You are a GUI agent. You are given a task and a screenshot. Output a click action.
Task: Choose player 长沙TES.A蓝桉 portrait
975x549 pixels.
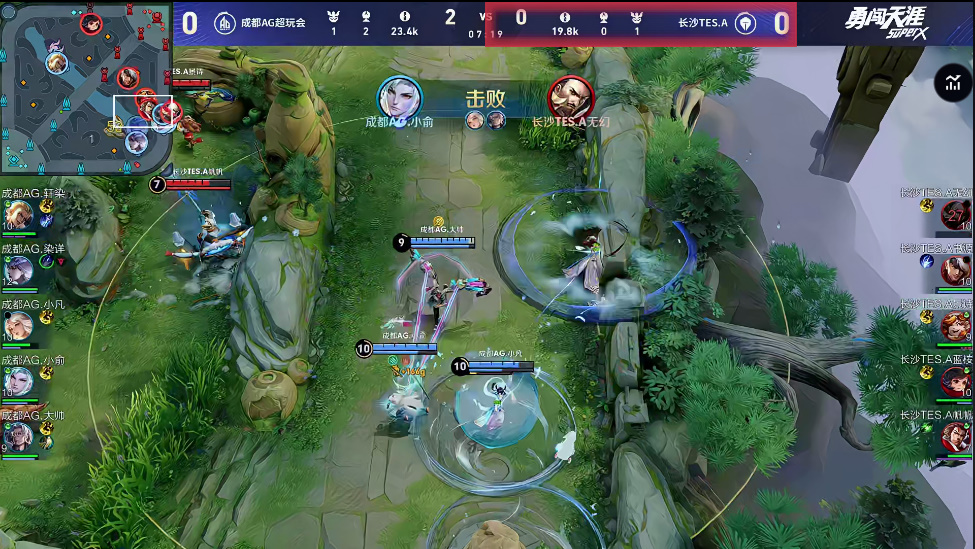(x=956, y=382)
